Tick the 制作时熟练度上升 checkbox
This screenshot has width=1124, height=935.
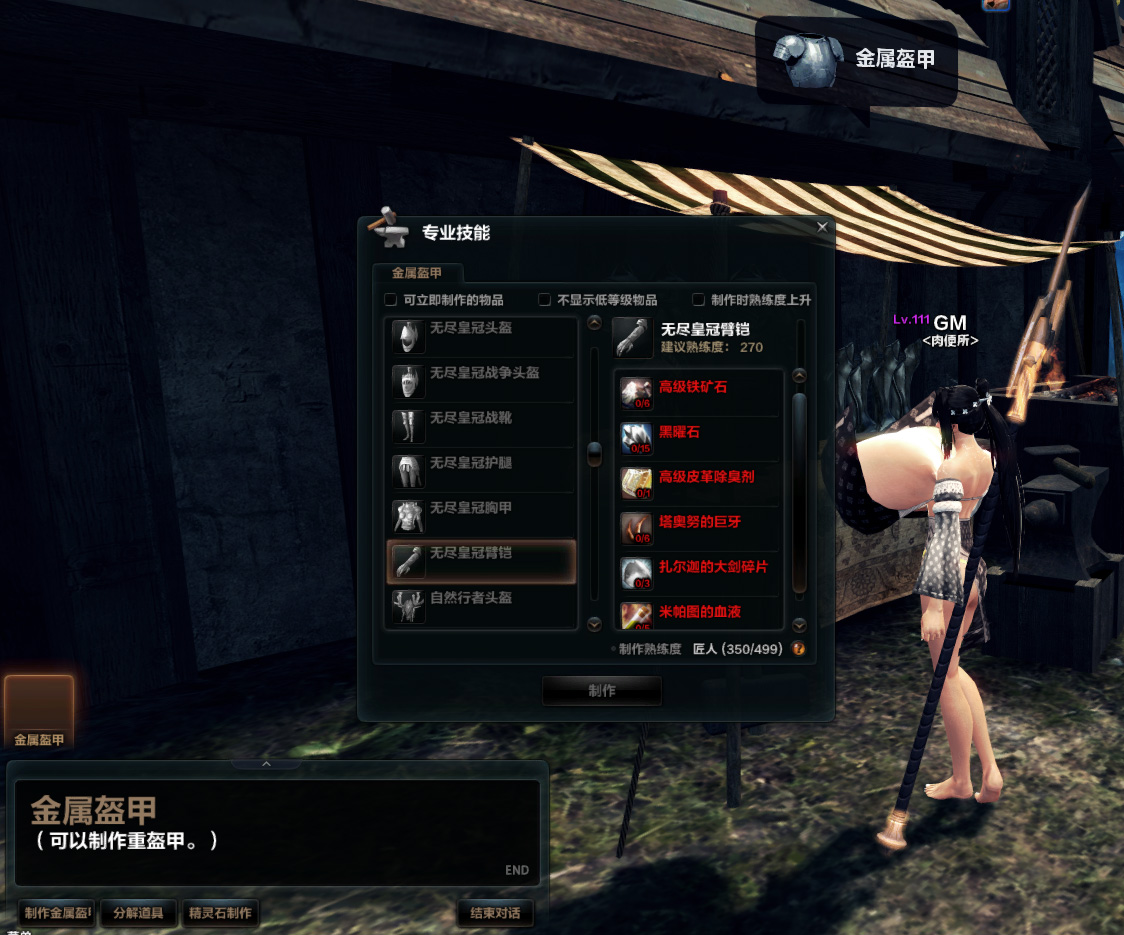pyautogui.click(x=699, y=300)
